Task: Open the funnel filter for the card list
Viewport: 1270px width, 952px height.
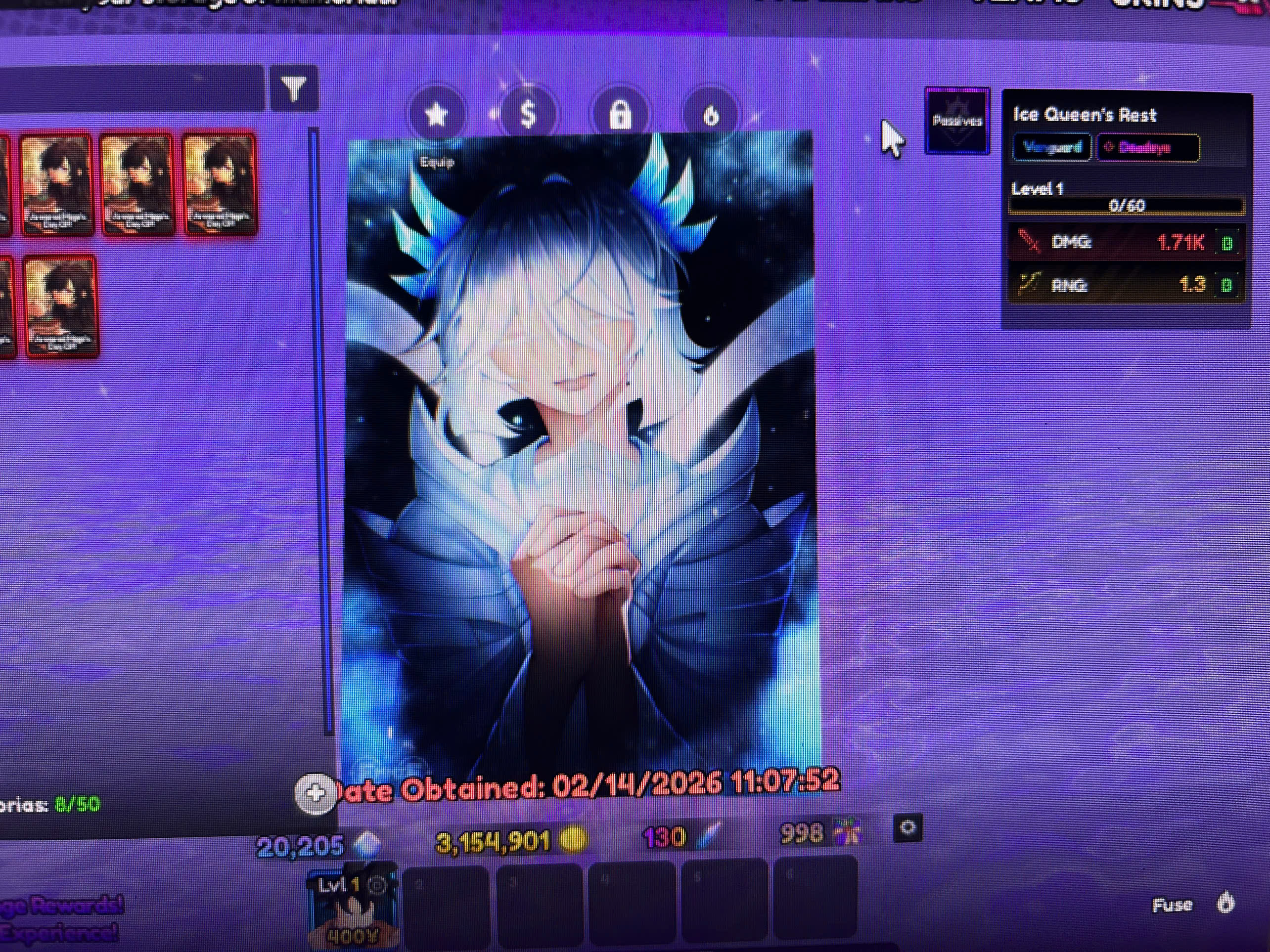Action: (x=294, y=90)
